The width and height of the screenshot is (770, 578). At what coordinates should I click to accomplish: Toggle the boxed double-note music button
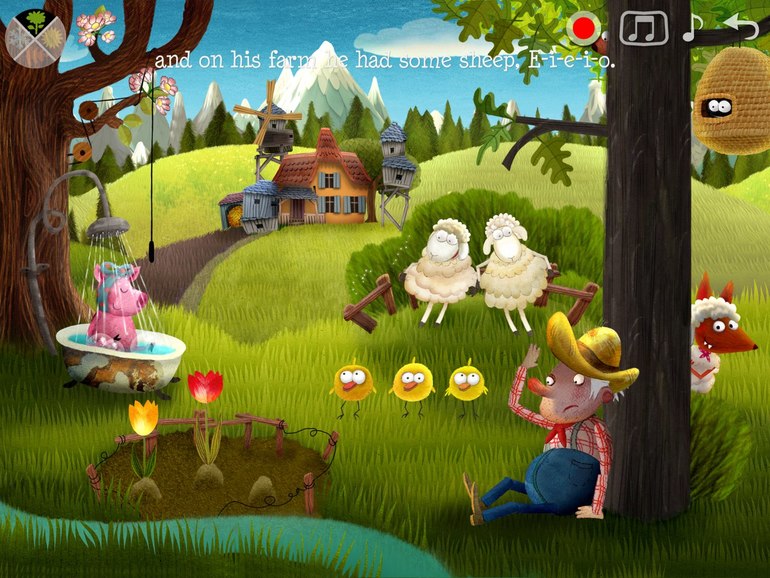pos(643,27)
